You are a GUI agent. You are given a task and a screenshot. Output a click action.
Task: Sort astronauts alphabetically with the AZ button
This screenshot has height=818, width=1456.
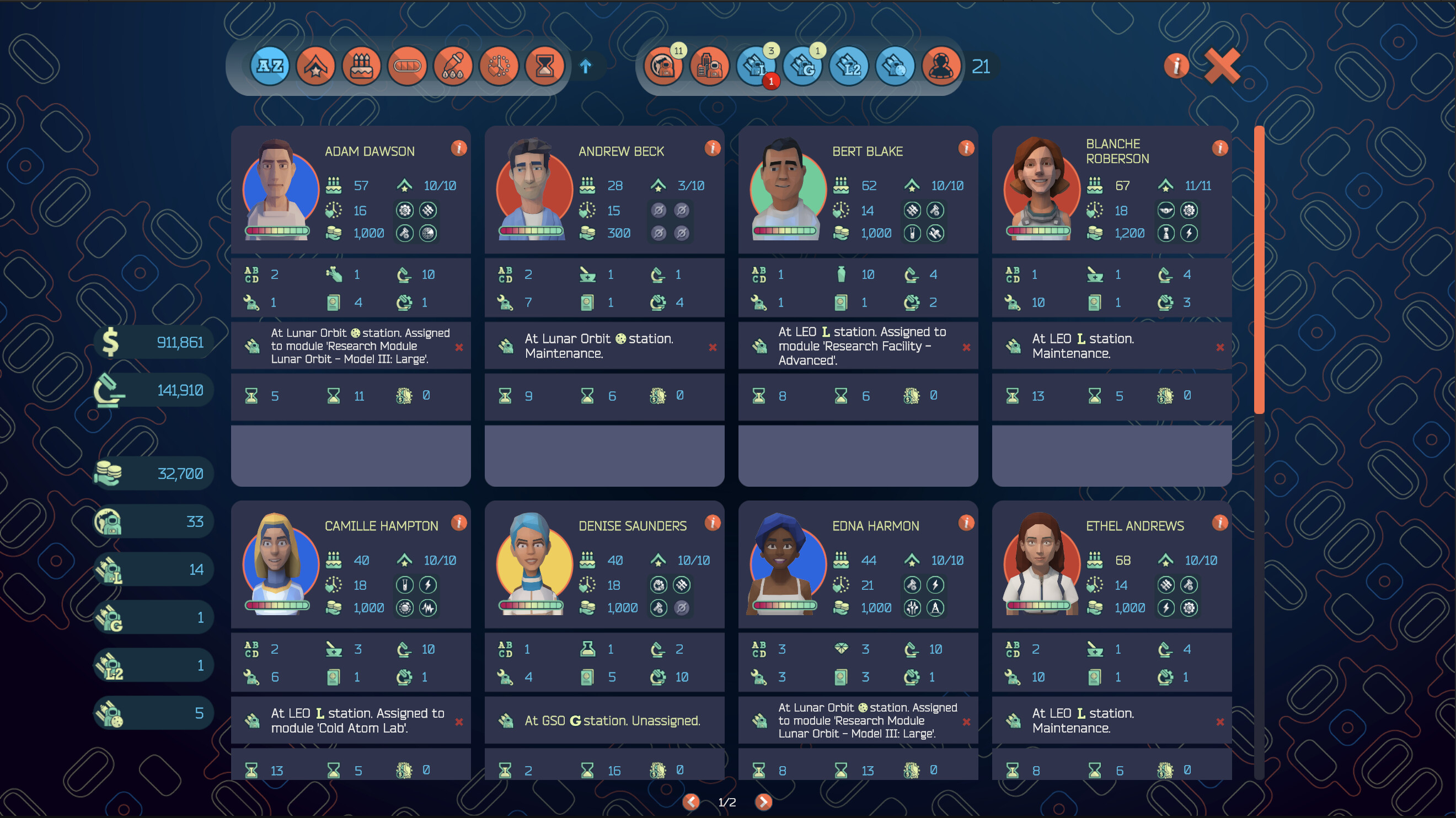[x=270, y=67]
